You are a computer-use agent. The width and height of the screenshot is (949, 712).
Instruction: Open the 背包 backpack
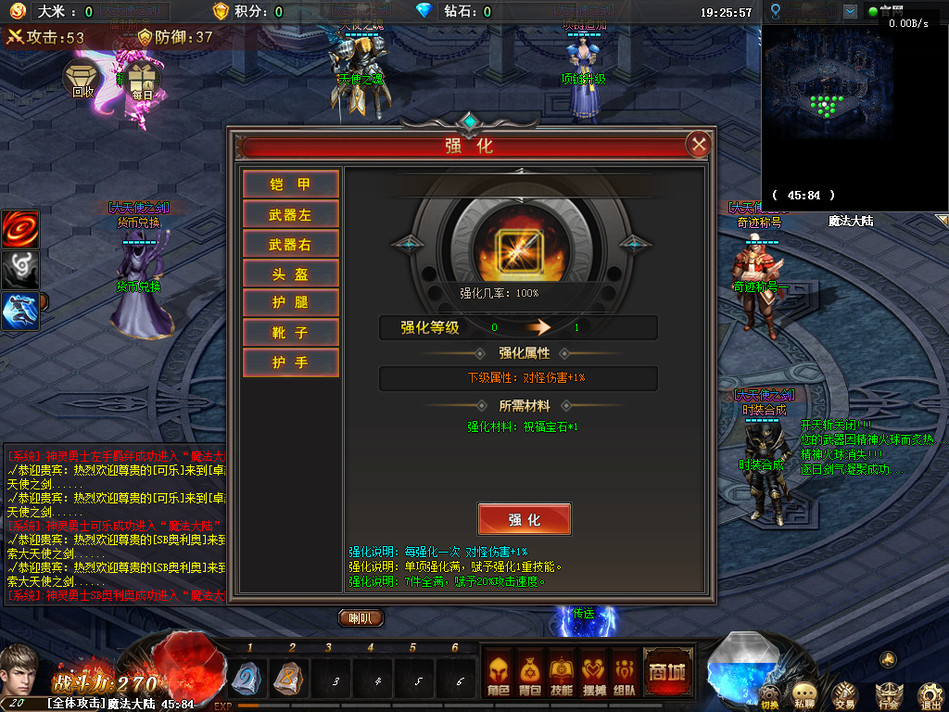531,672
